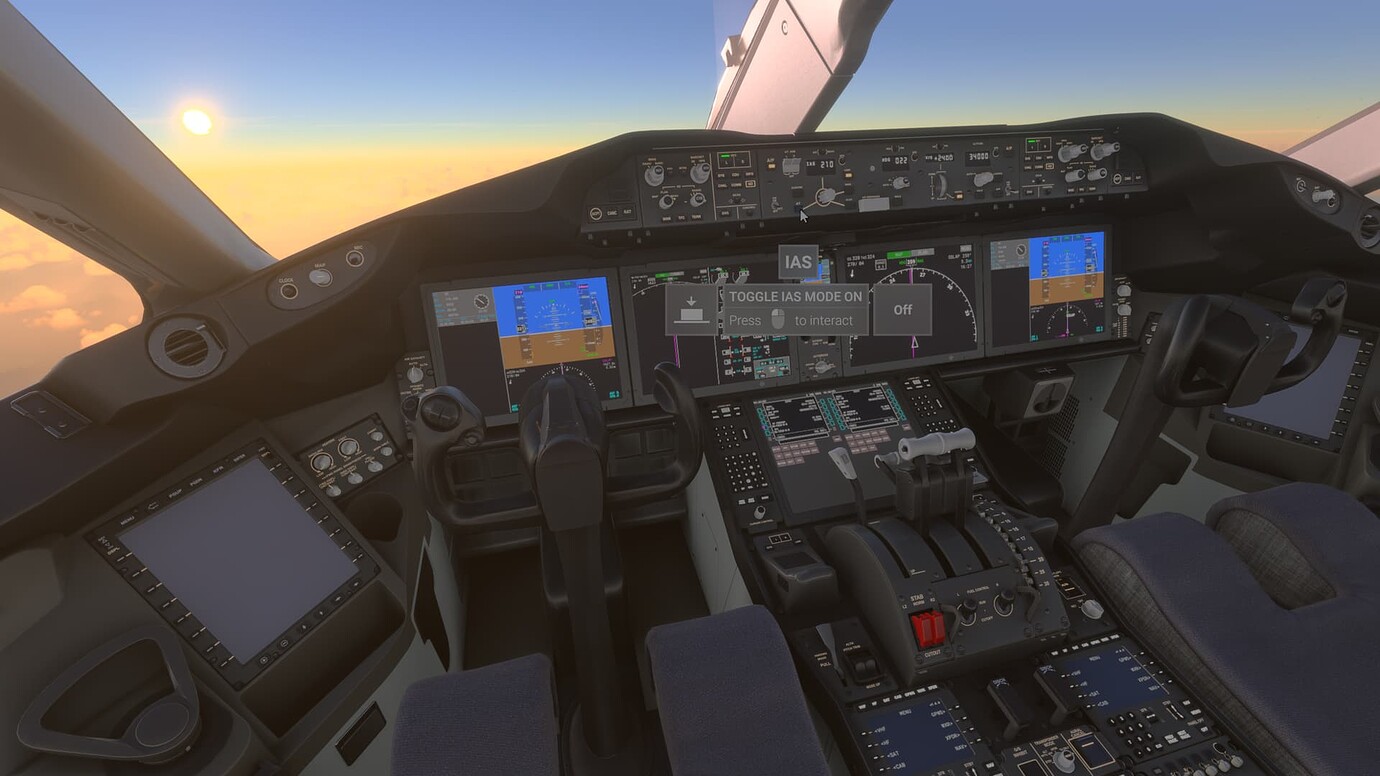Click the Off indicator beside the IAS prompt
The width and height of the screenshot is (1380, 776).
coord(903,310)
